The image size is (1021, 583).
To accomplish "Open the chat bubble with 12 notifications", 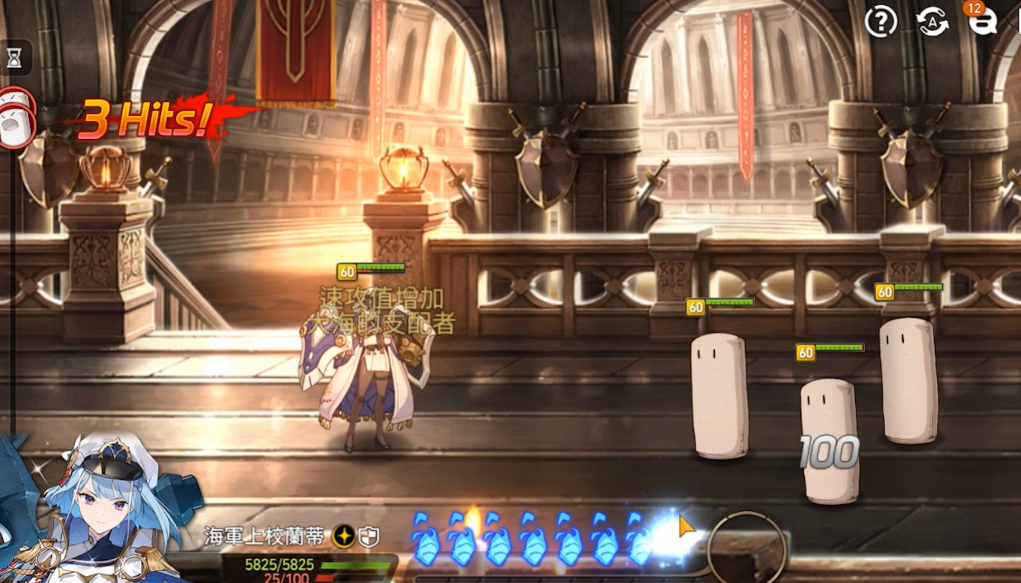I will 982,21.
